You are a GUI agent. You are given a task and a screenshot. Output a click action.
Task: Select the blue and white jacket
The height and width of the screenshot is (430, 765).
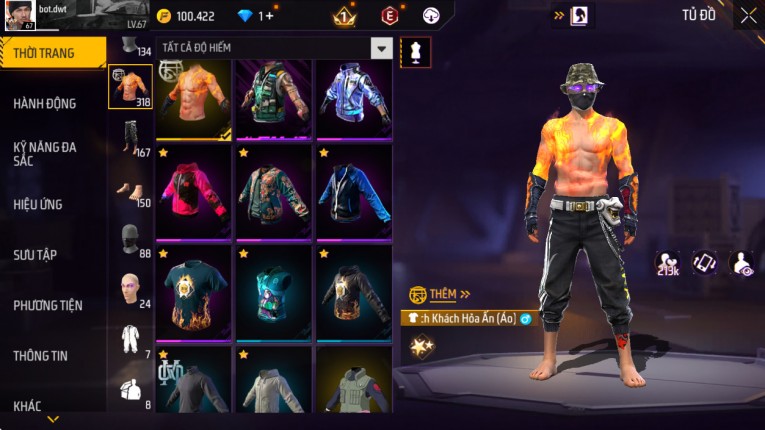coord(353,98)
